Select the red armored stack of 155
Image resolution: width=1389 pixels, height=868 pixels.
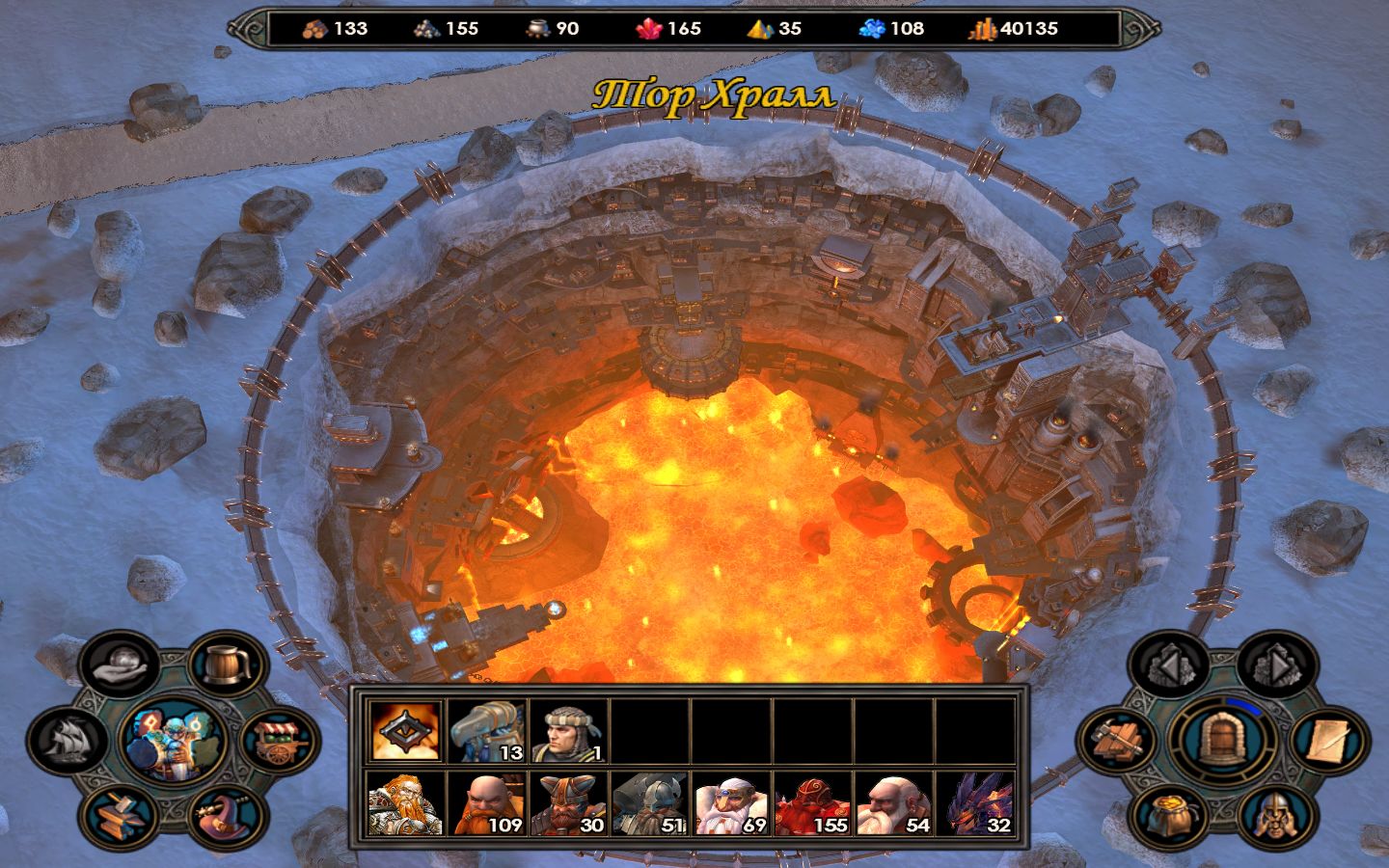tap(811, 804)
